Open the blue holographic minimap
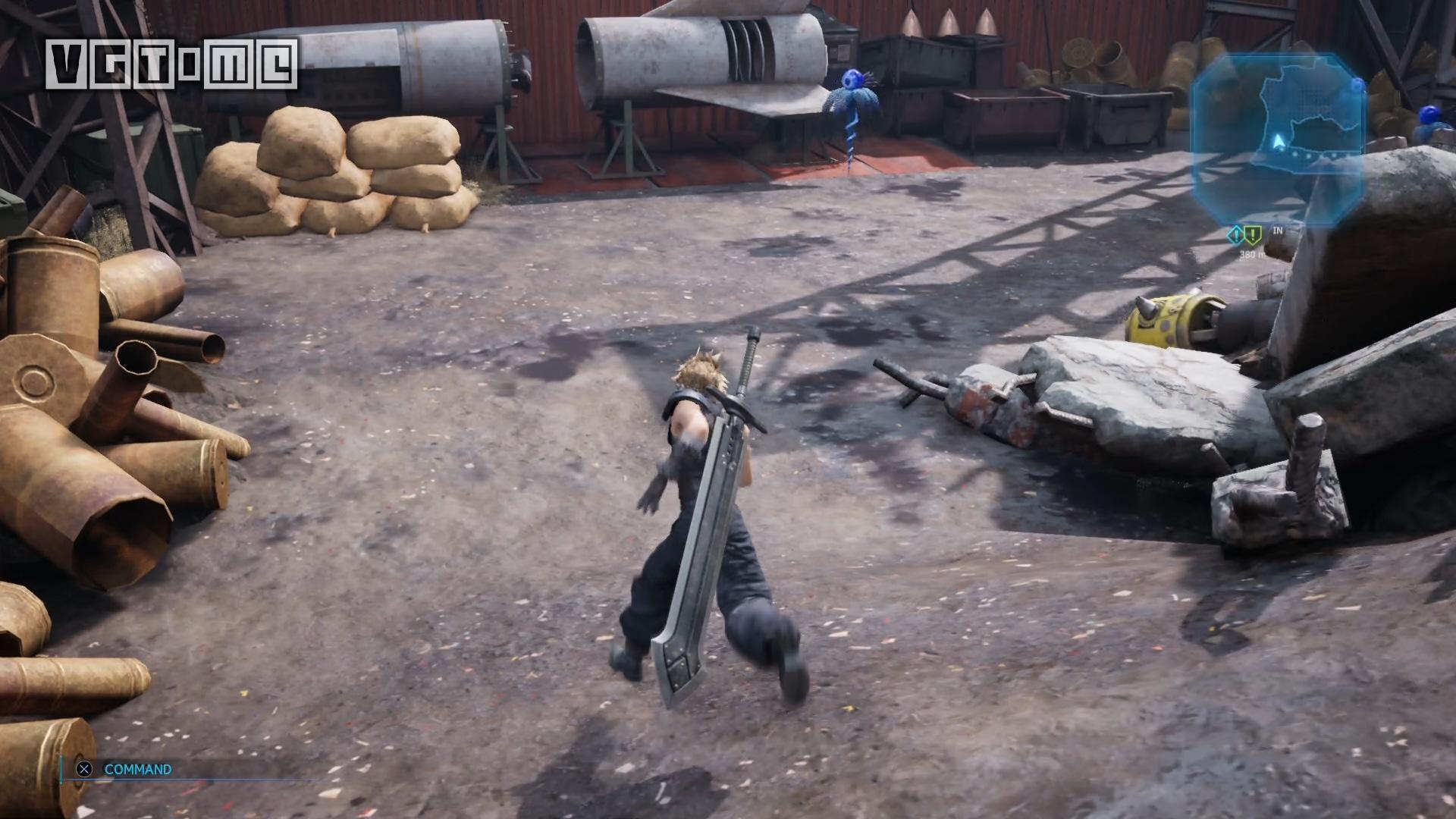 (x=1277, y=140)
